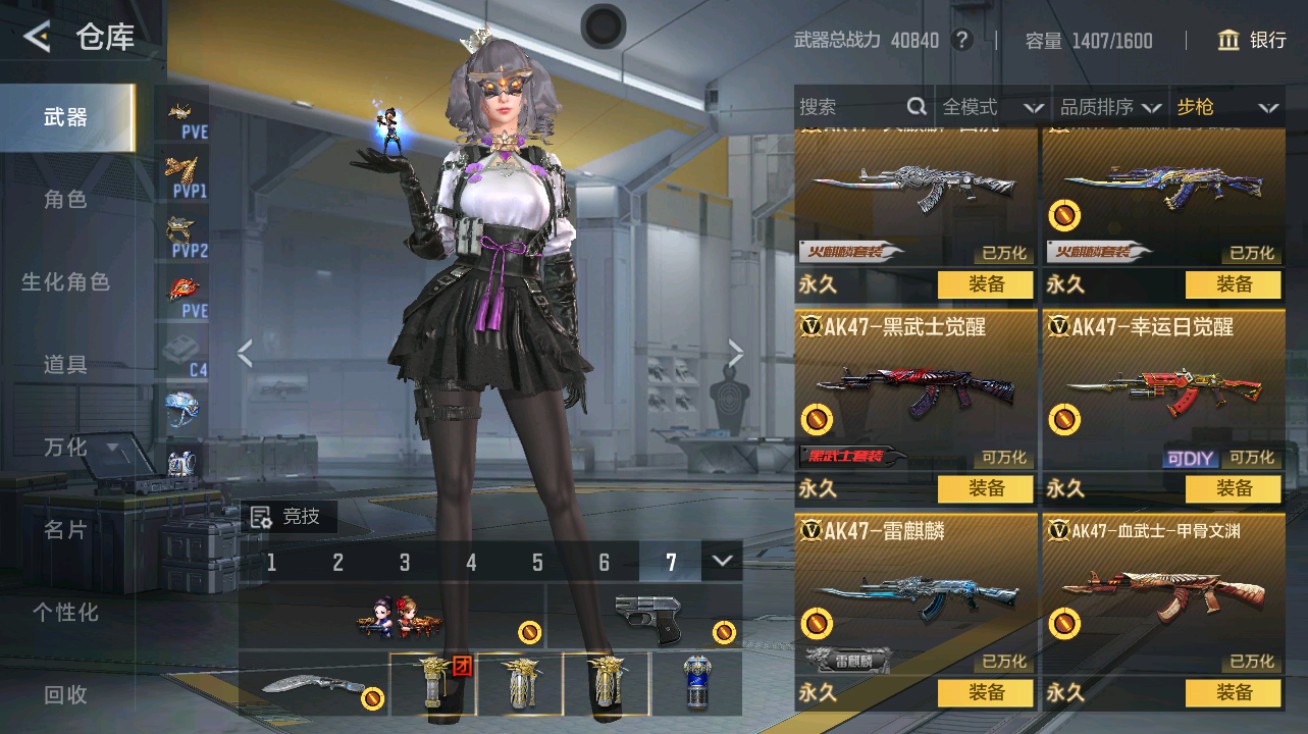The width and height of the screenshot is (1308, 734).
Task: Open the 步枪 weapon category dropdown
Action: 1227,107
